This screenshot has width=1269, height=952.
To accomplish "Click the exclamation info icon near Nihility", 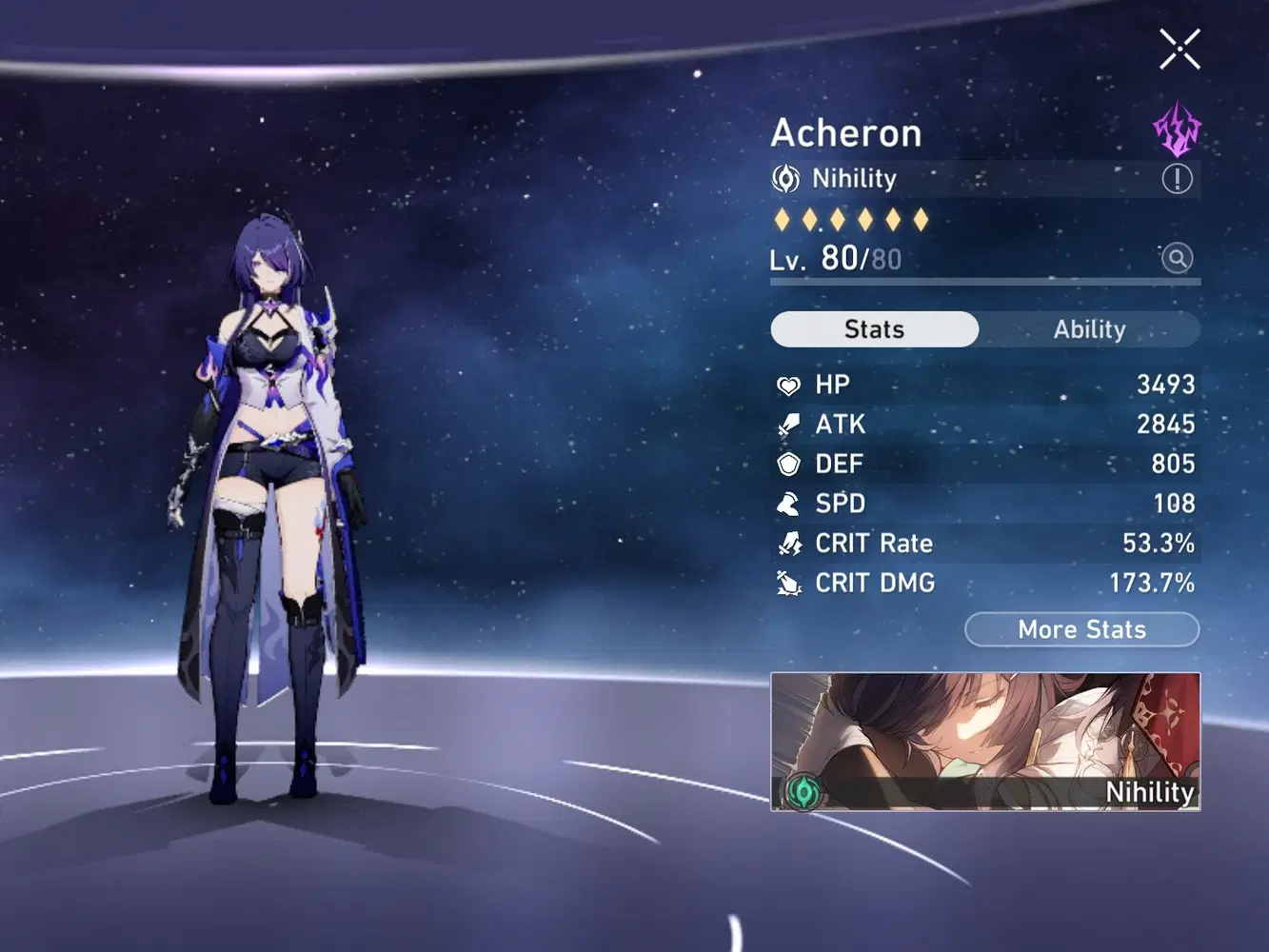I will click(x=1178, y=178).
